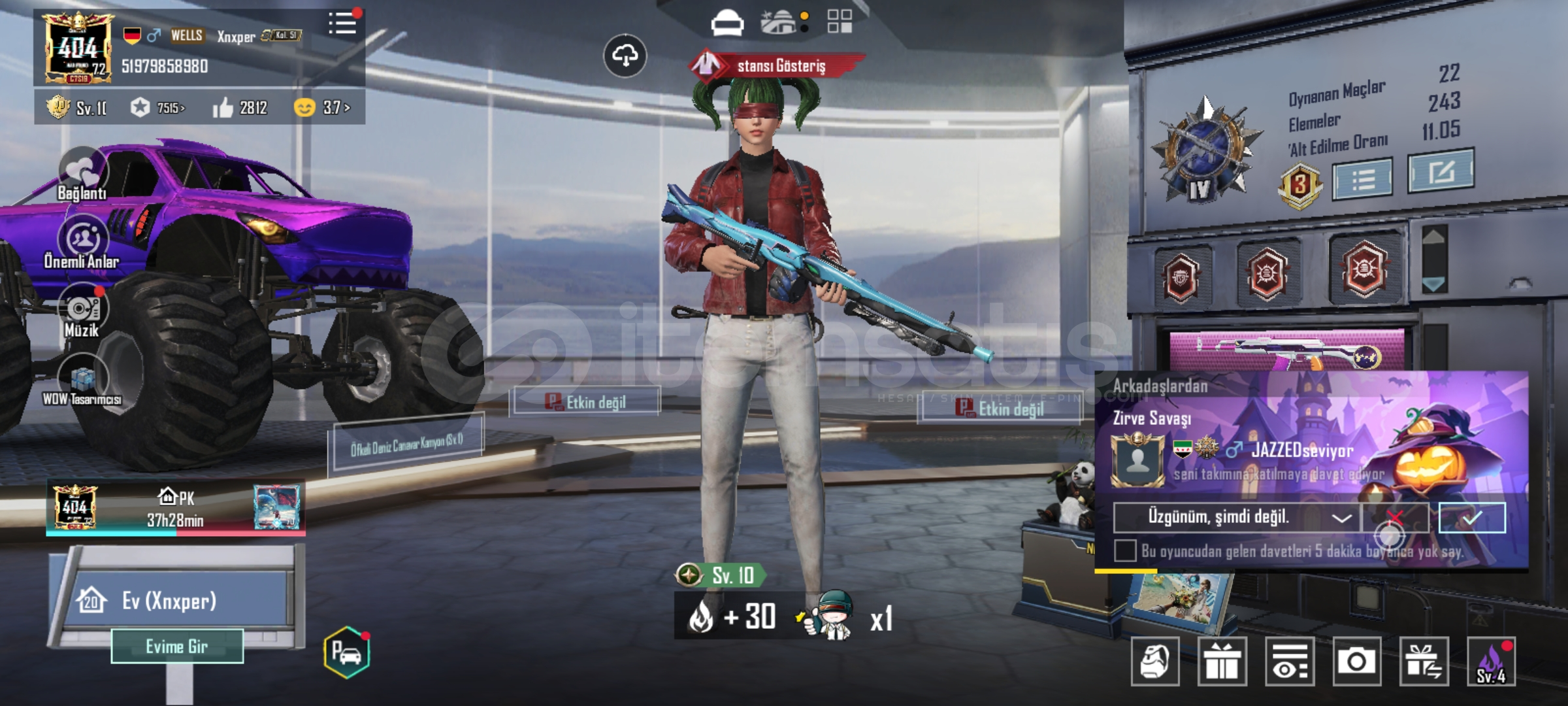The width and height of the screenshot is (1568, 706).
Task: Expand the 'Üzgünüm, şimdi değil' reply dropdown
Action: click(x=1341, y=518)
